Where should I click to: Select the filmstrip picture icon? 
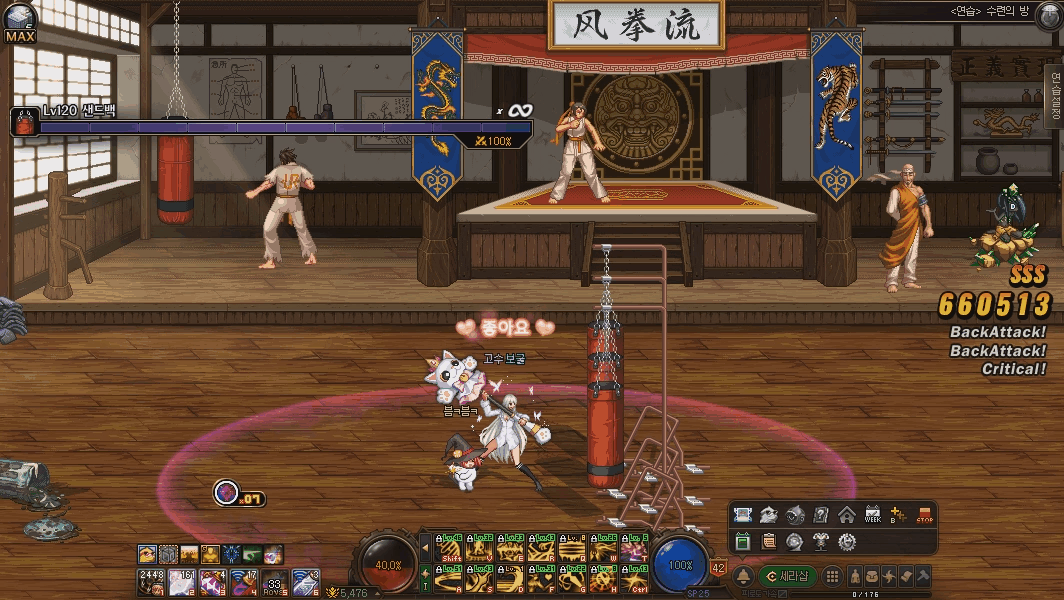tap(742, 515)
